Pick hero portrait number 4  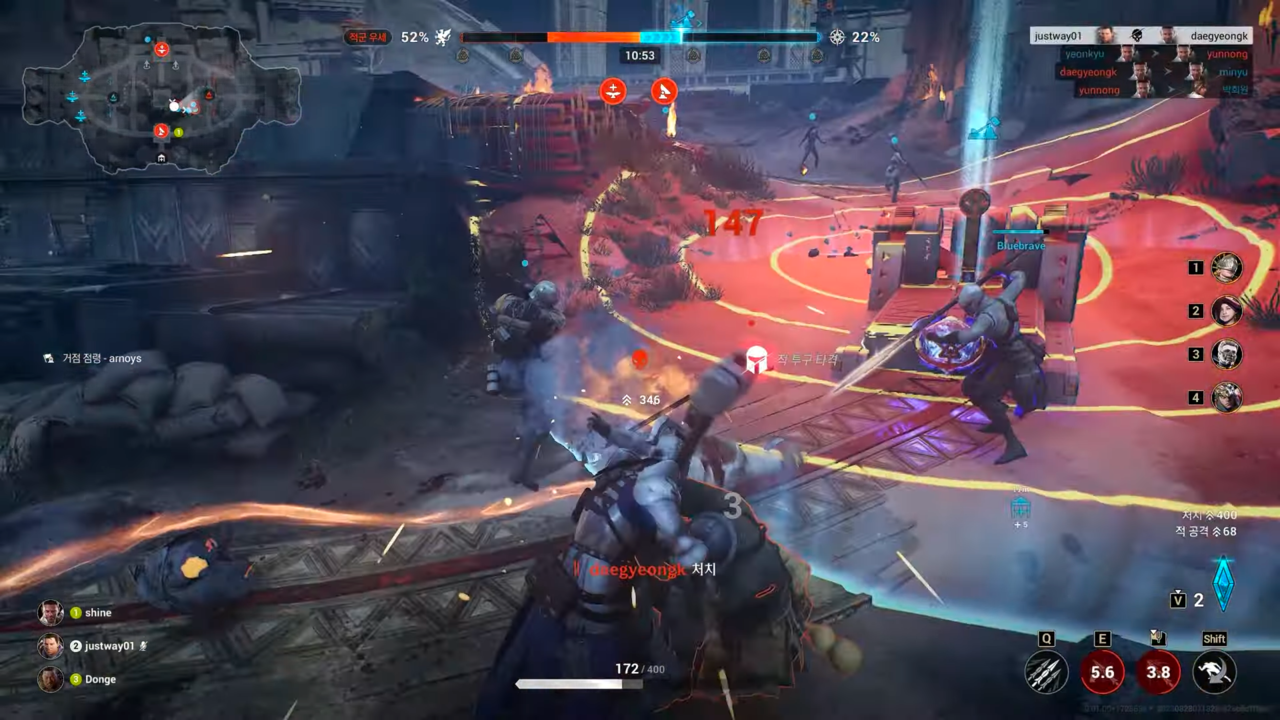1227,397
